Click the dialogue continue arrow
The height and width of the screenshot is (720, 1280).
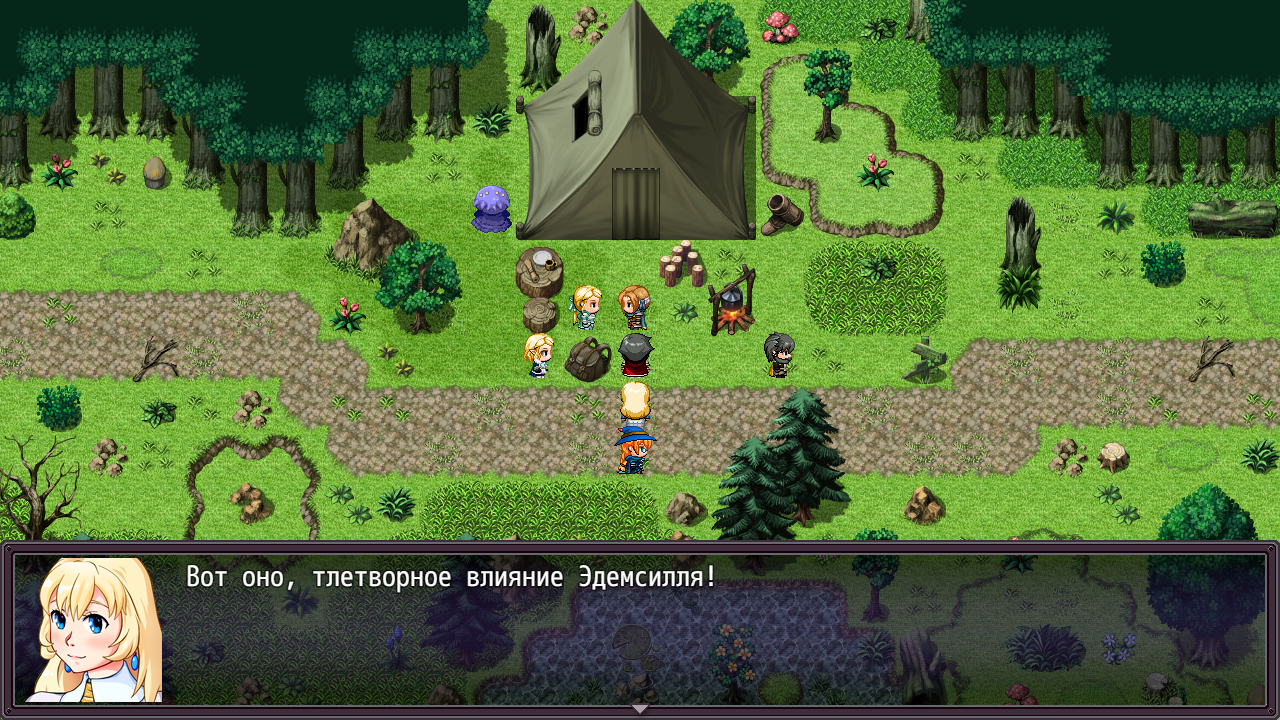(640, 709)
